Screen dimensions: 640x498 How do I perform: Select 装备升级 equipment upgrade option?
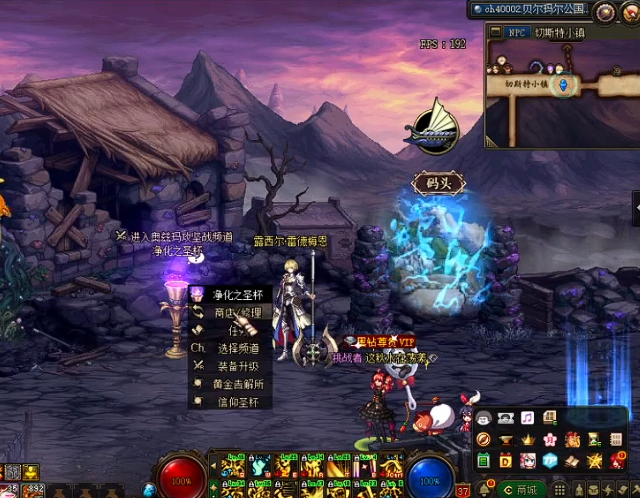[x=236, y=366]
